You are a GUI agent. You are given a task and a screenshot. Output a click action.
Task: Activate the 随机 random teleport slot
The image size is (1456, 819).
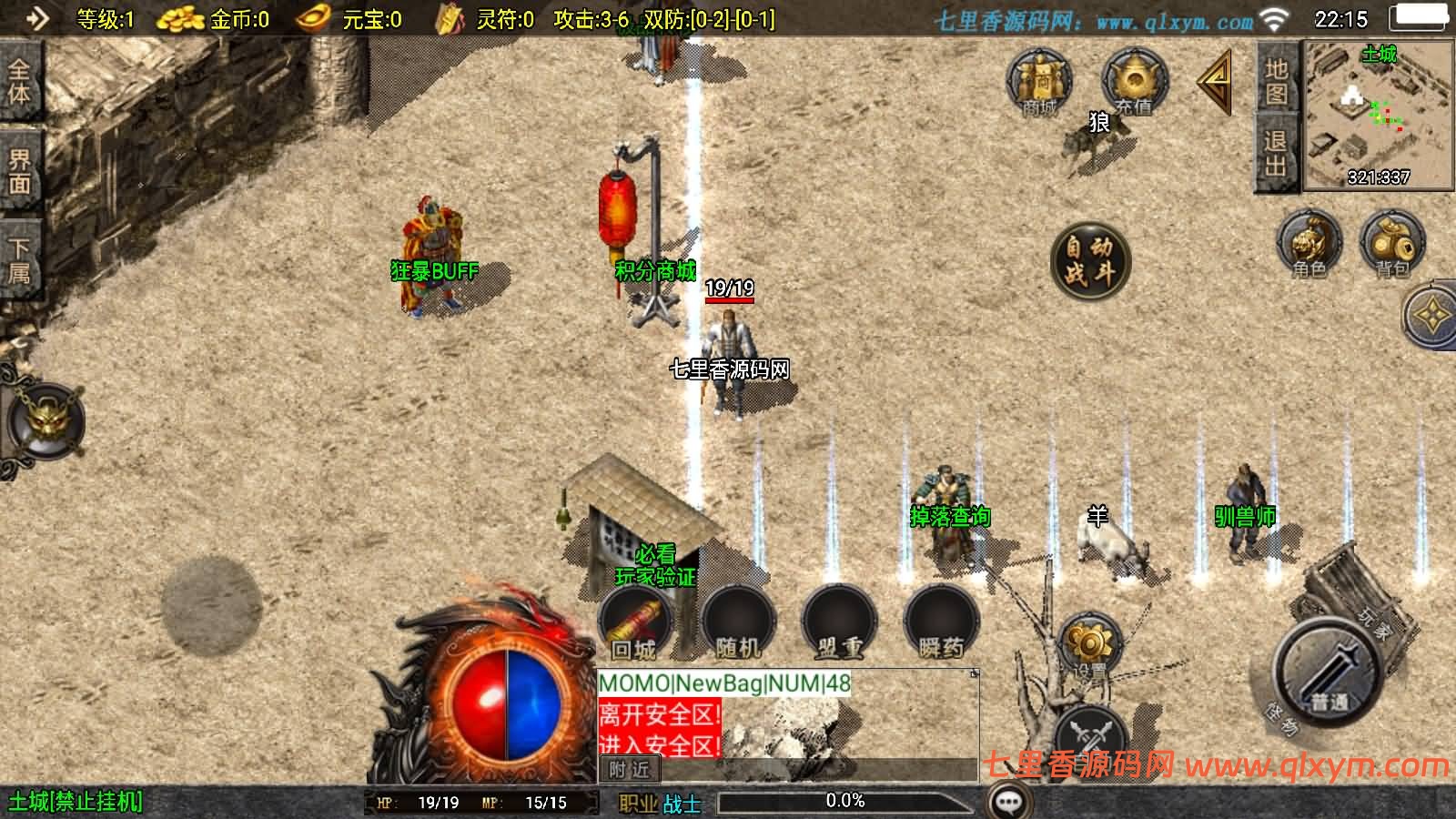738,622
